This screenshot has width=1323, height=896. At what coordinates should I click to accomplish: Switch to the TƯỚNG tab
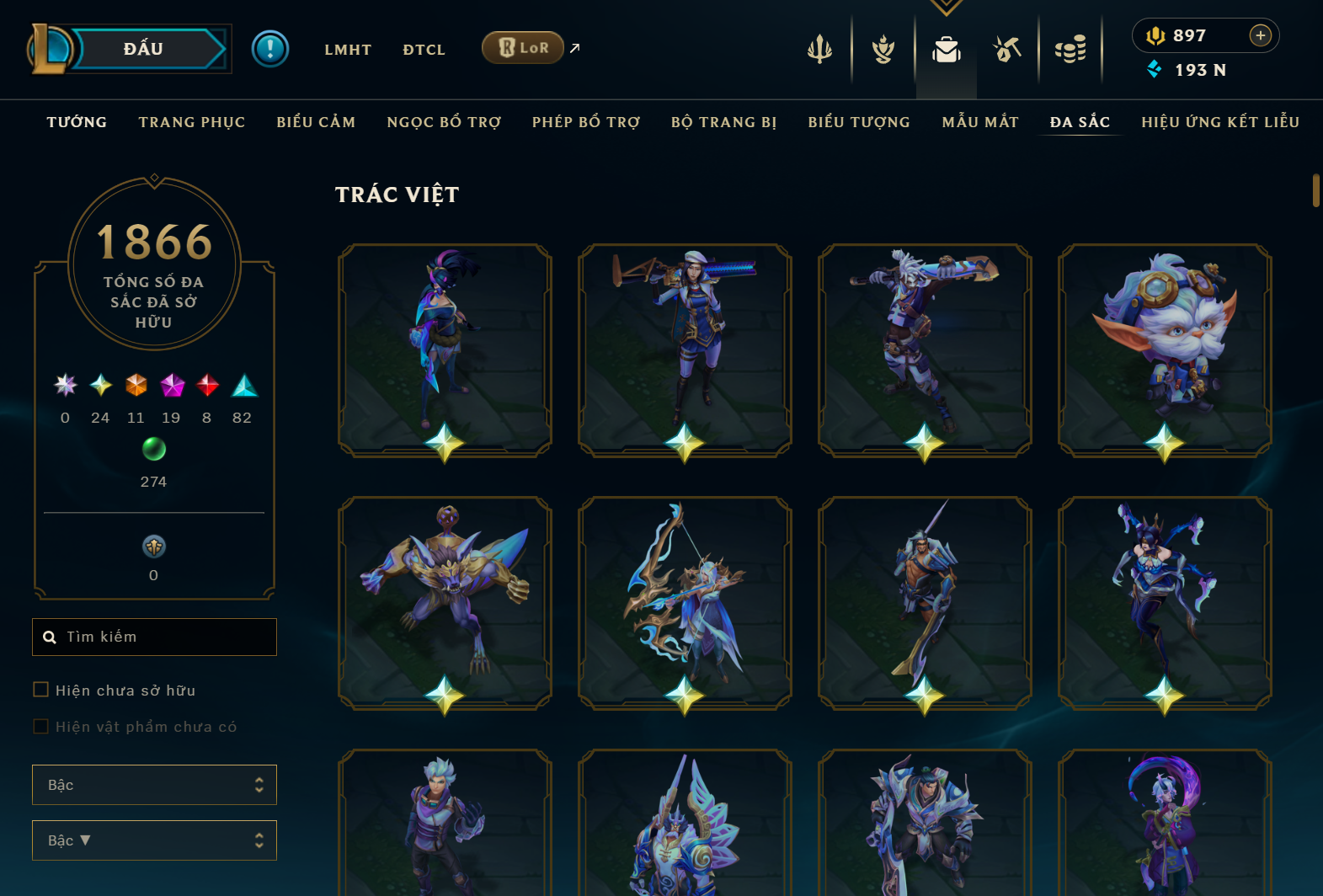pos(77,122)
